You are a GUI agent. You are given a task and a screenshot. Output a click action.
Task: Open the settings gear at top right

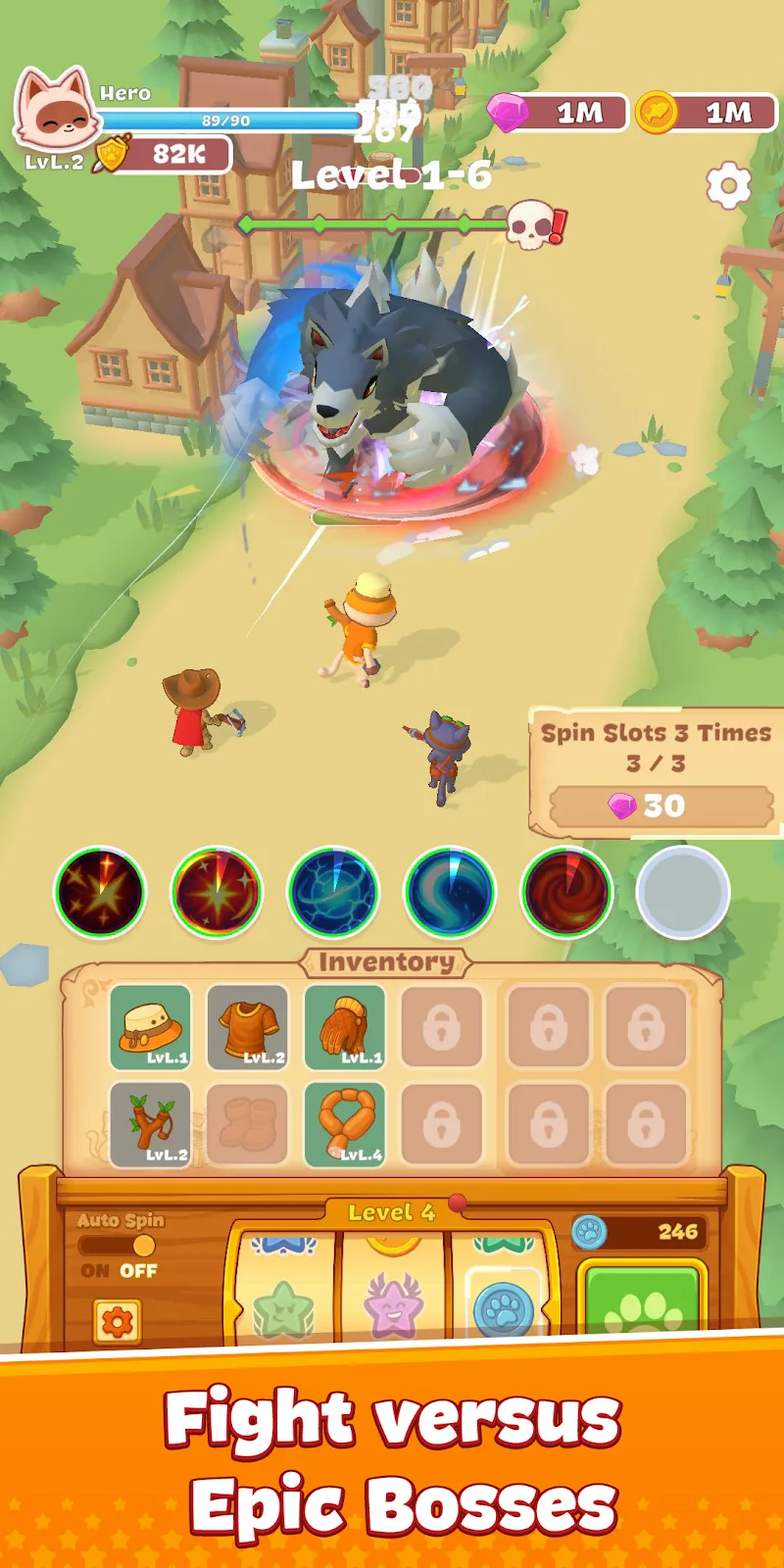728,185
